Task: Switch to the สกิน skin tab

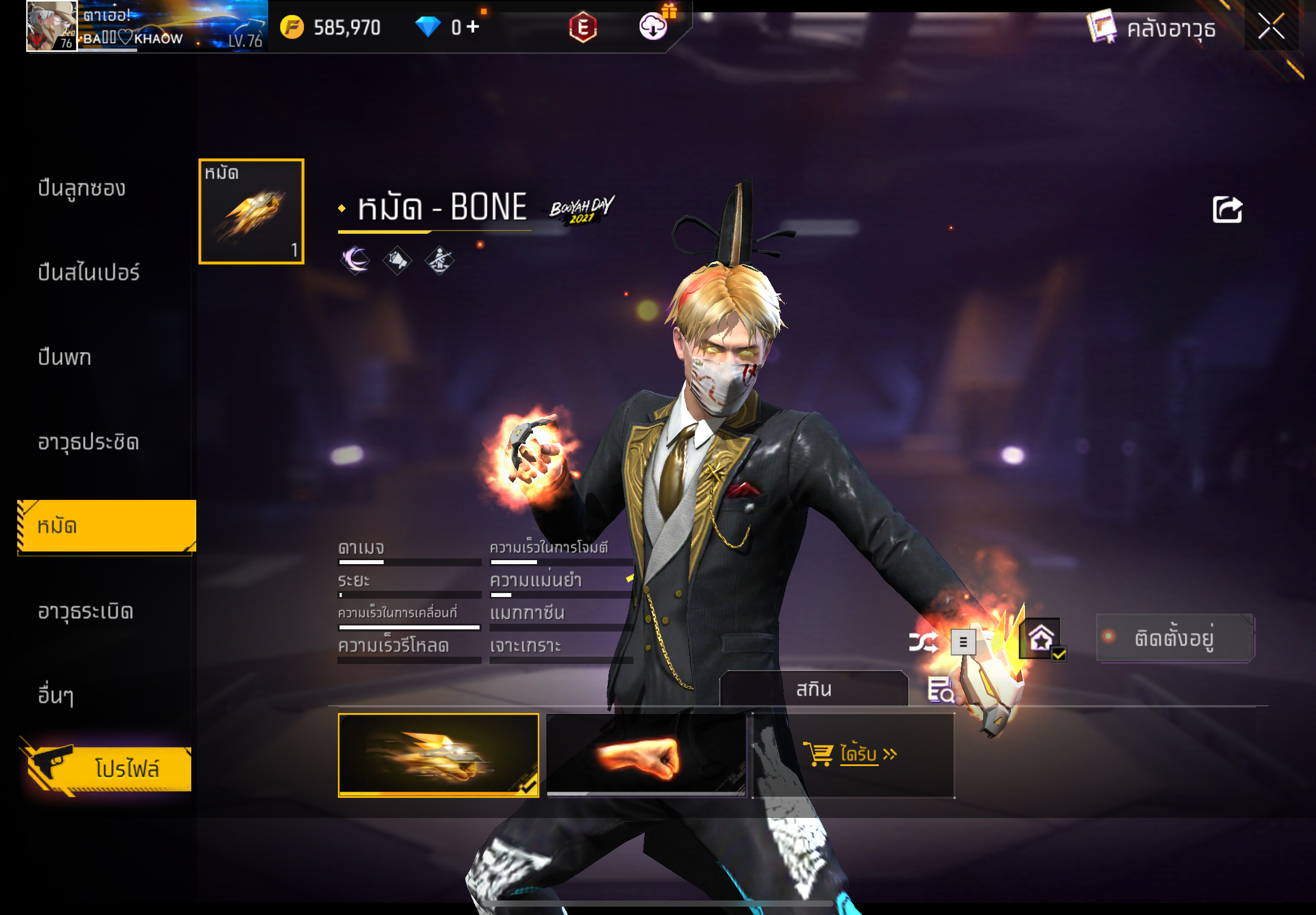Action: [x=814, y=688]
